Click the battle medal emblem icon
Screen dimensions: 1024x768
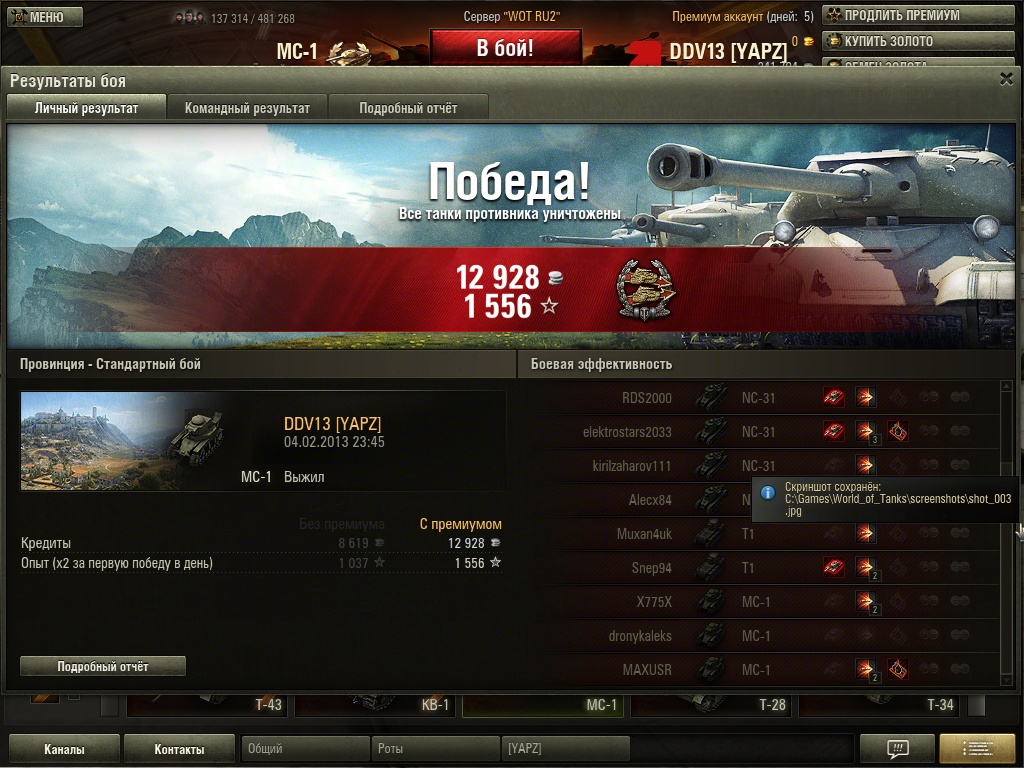tap(645, 291)
